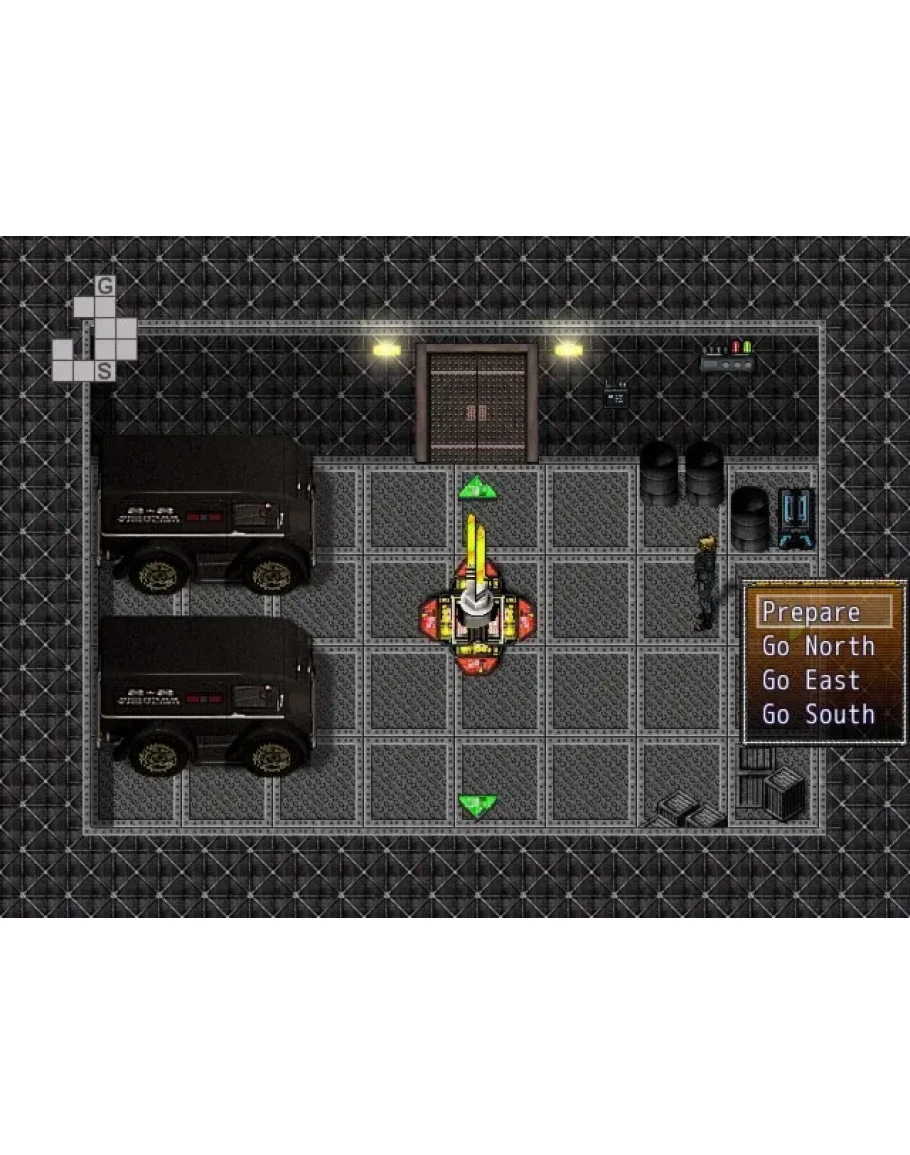Select the Prepare menu option

pos(811,612)
